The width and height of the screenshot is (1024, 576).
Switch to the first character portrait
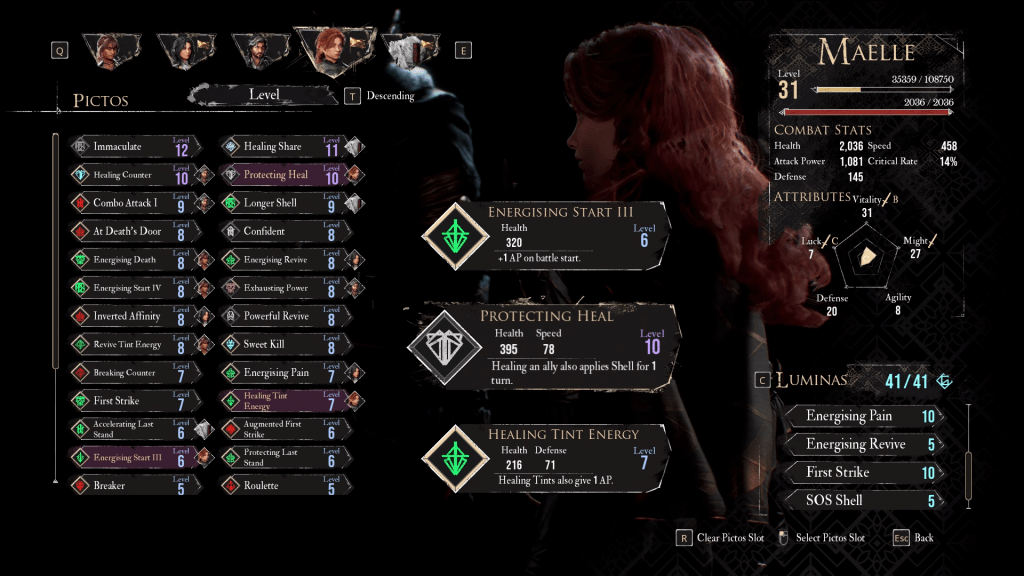pyautogui.click(x=108, y=50)
